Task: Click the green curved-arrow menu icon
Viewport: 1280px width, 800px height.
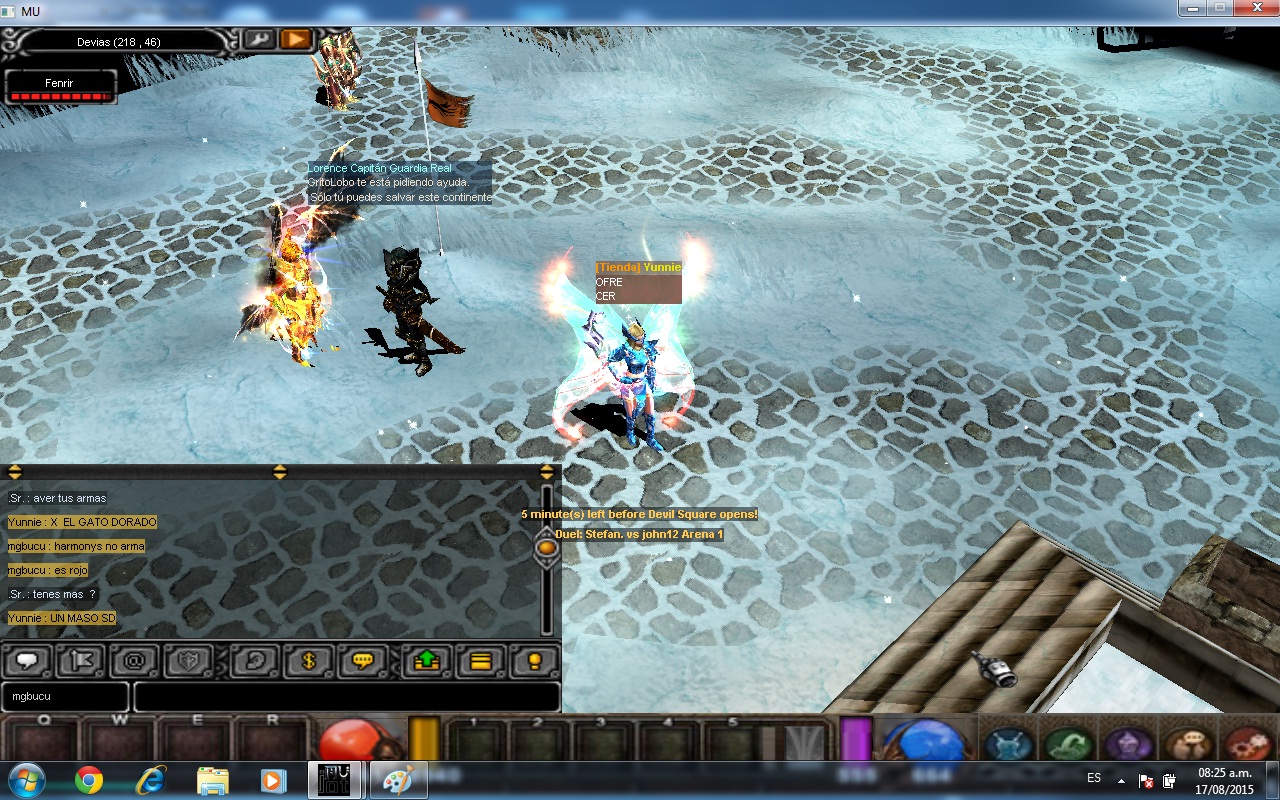Action: coord(1068,744)
